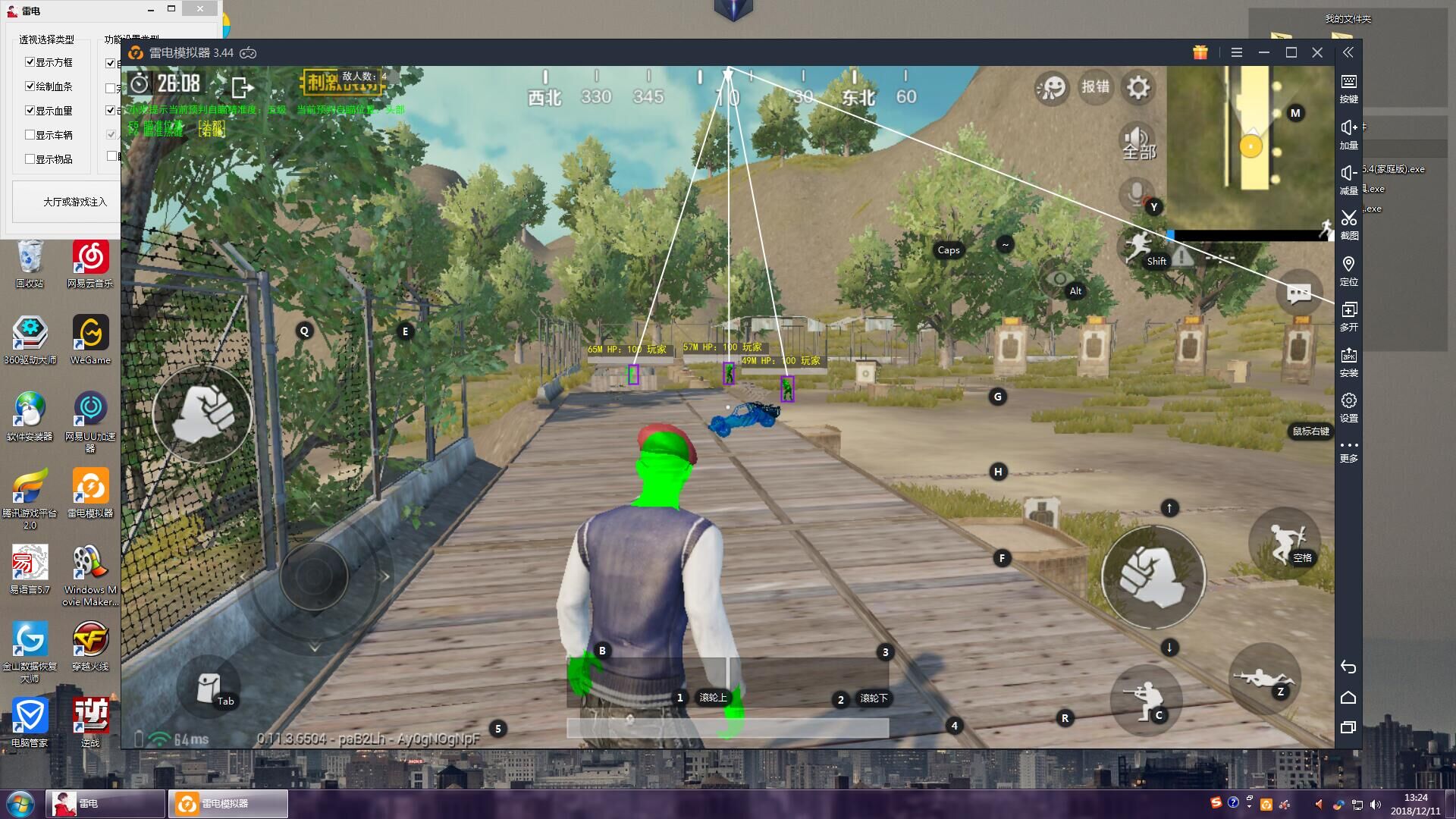Click the 大厅或游戏注入 button

pyautogui.click(x=74, y=202)
